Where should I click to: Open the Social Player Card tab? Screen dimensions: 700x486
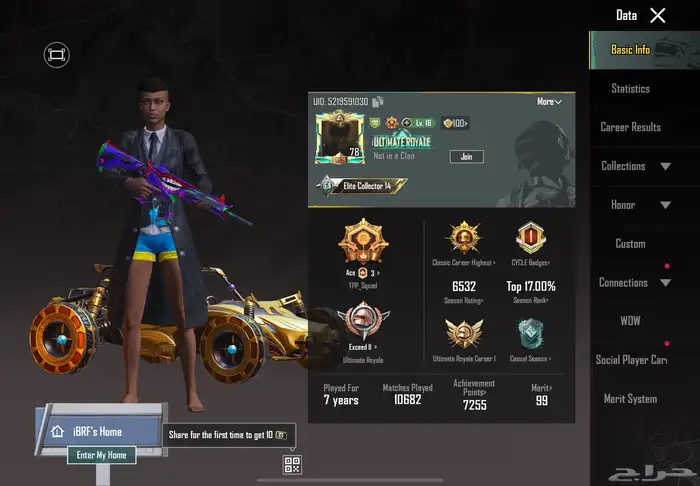(631, 360)
